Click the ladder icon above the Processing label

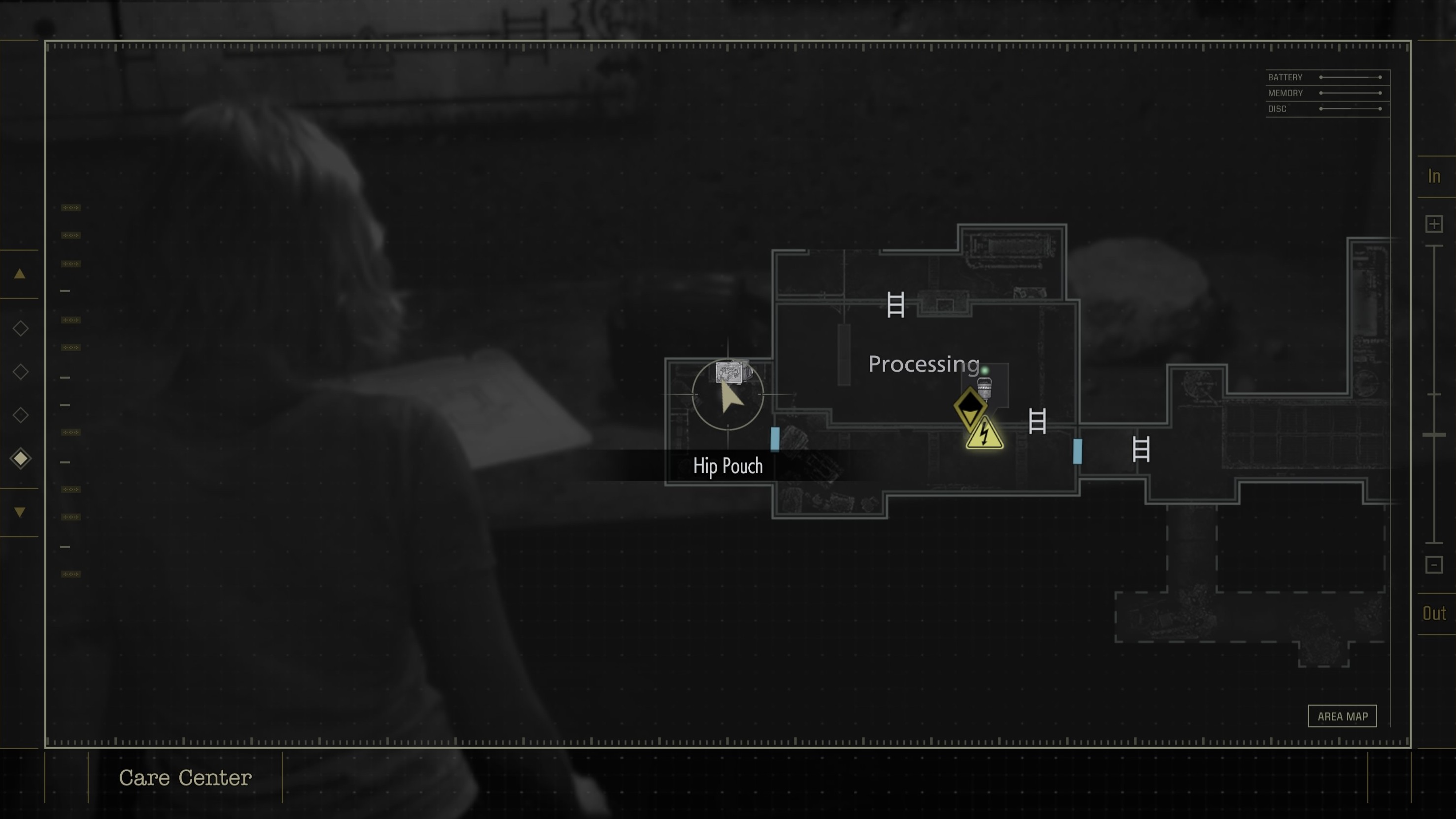pyautogui.click(x=895, y=305)
